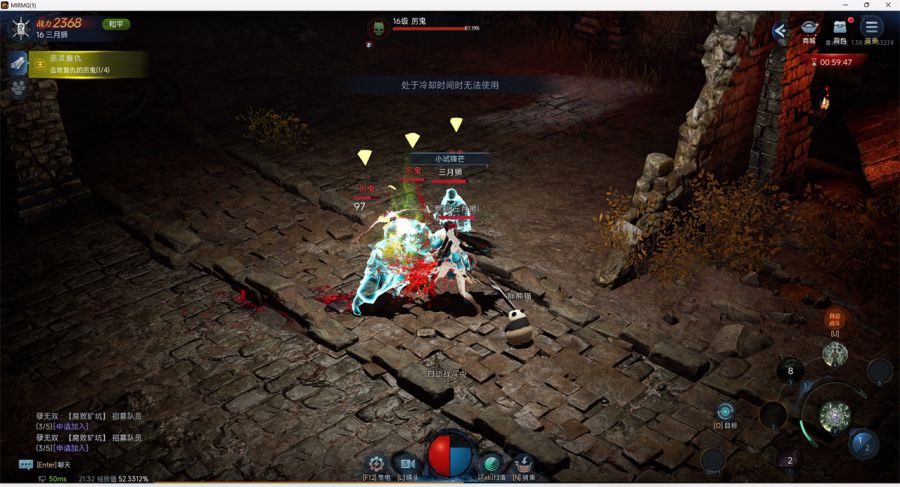Open the shop (商城) icon
Screen dimensions: 900x487
tap(809, 29)
